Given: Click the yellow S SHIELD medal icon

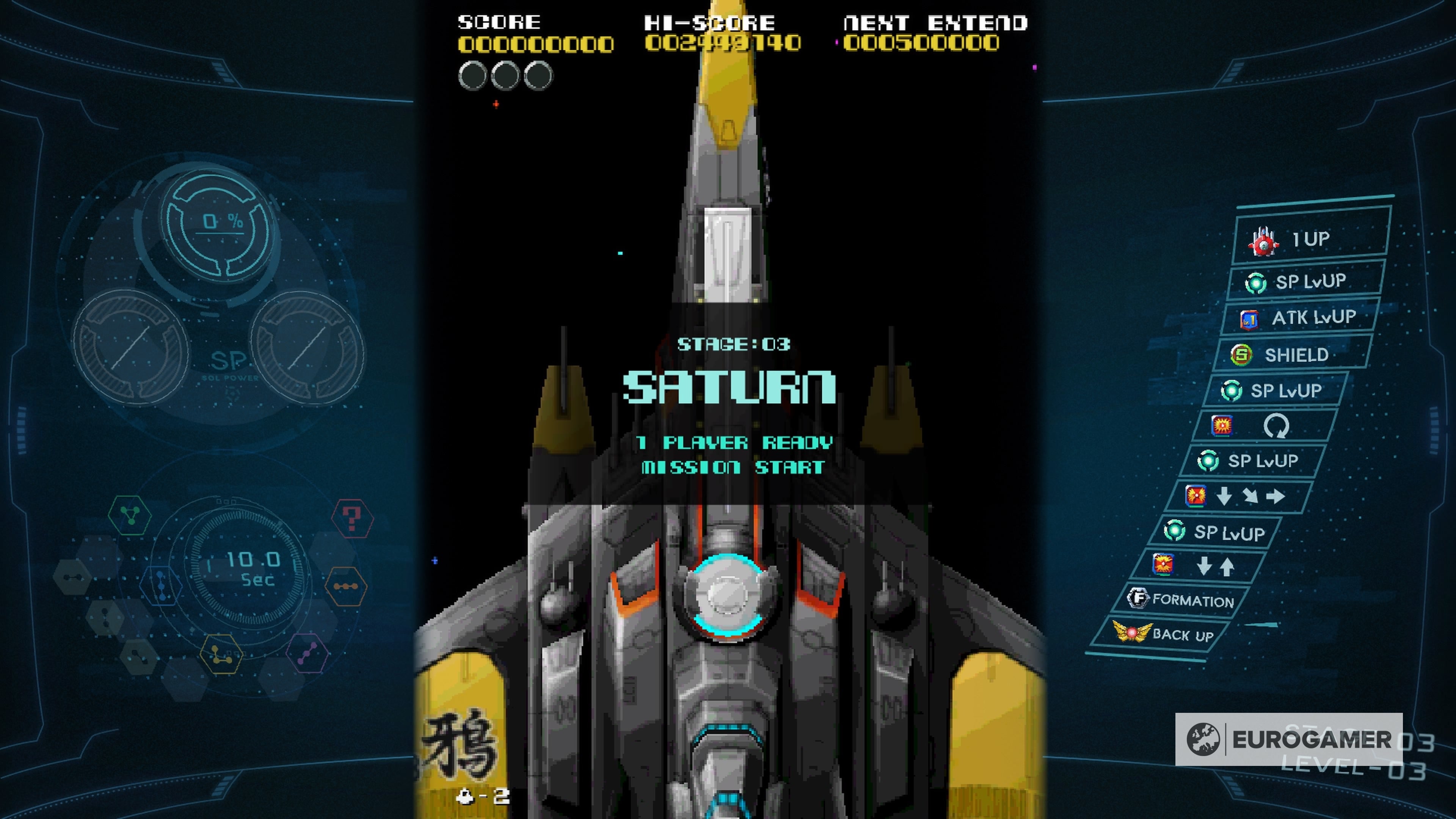Looking at the screenshot, I should 1241,356.
